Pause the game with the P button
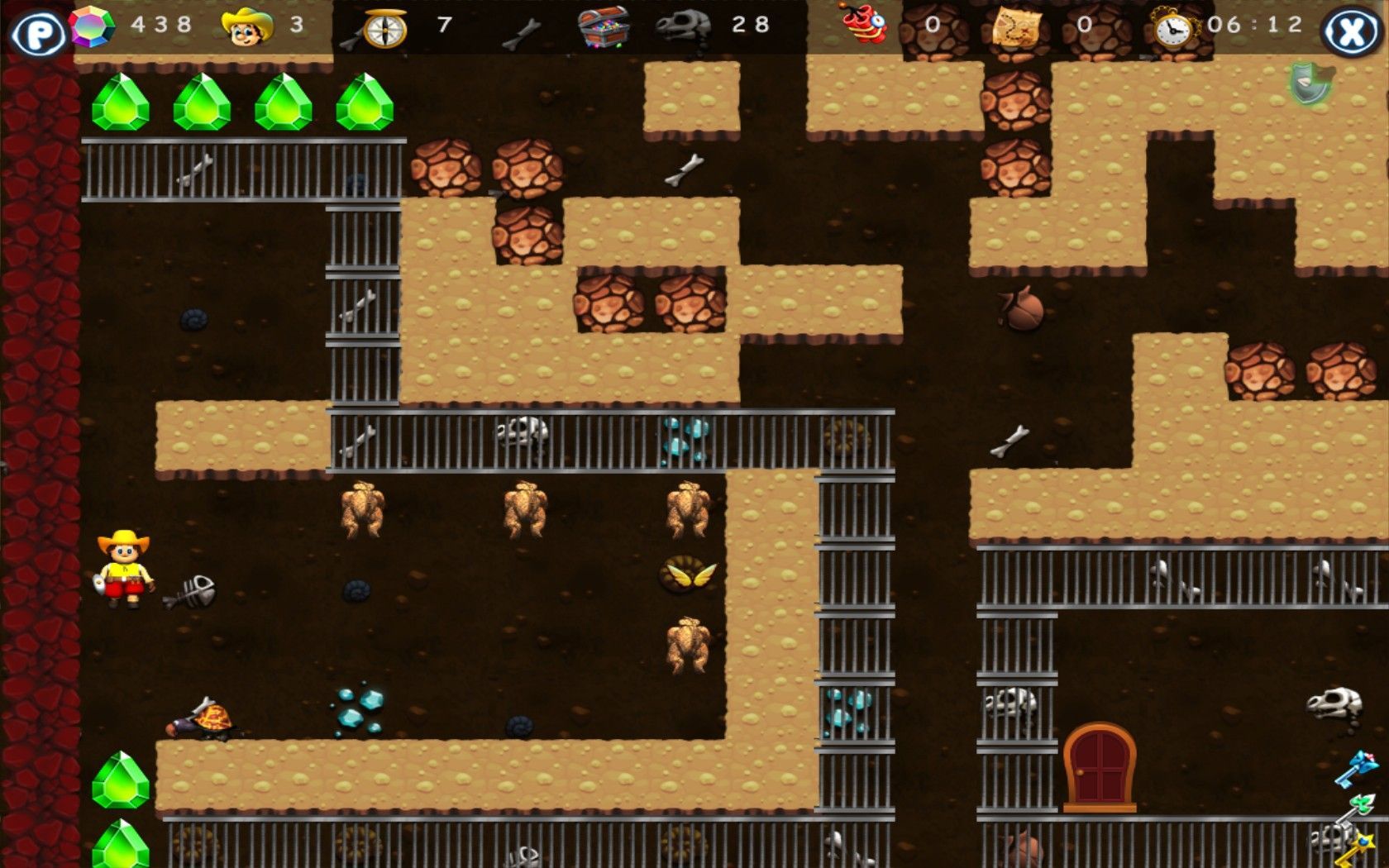The image size is (1389, 868). [x=38, y=33]
